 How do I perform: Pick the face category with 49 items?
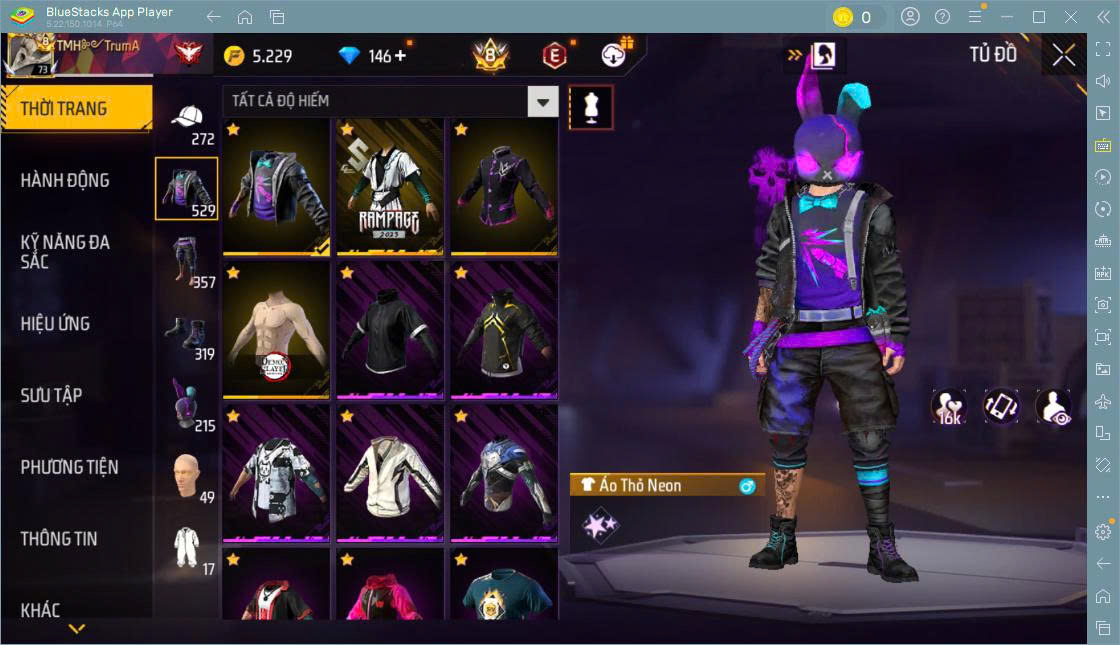pyautogui.click(x=187, y=478)
